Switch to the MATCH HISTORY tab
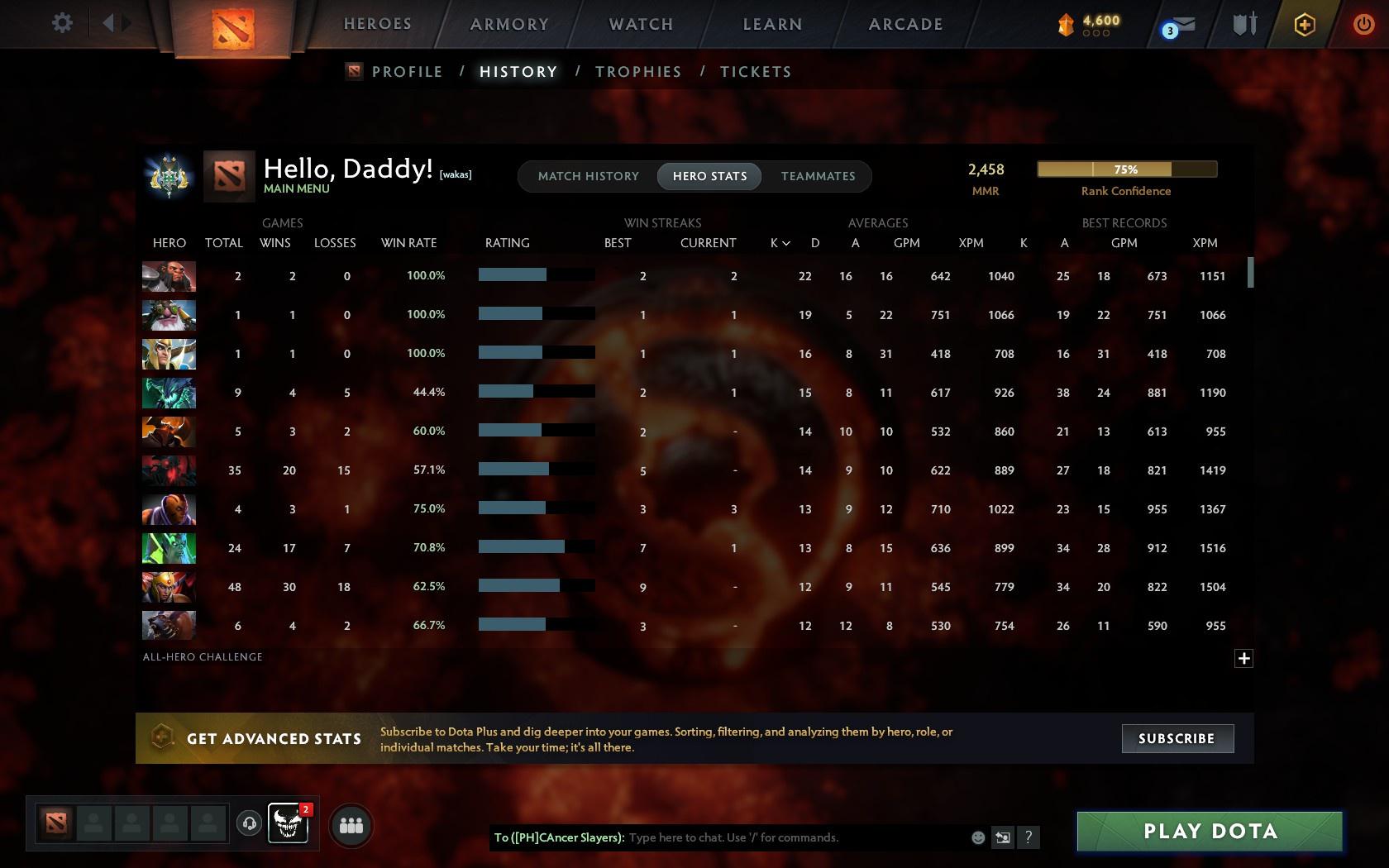The height and width of the screenshot is (868, 1389). pos(588,176)
